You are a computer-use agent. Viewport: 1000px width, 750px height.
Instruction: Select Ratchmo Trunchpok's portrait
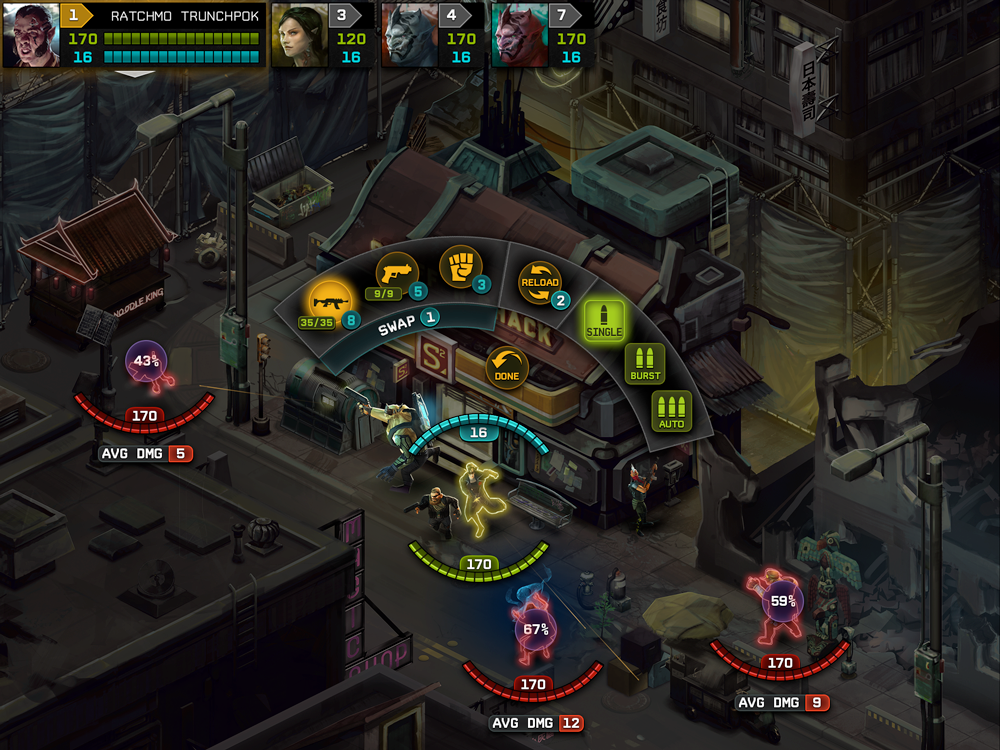(x=31, y=35)
